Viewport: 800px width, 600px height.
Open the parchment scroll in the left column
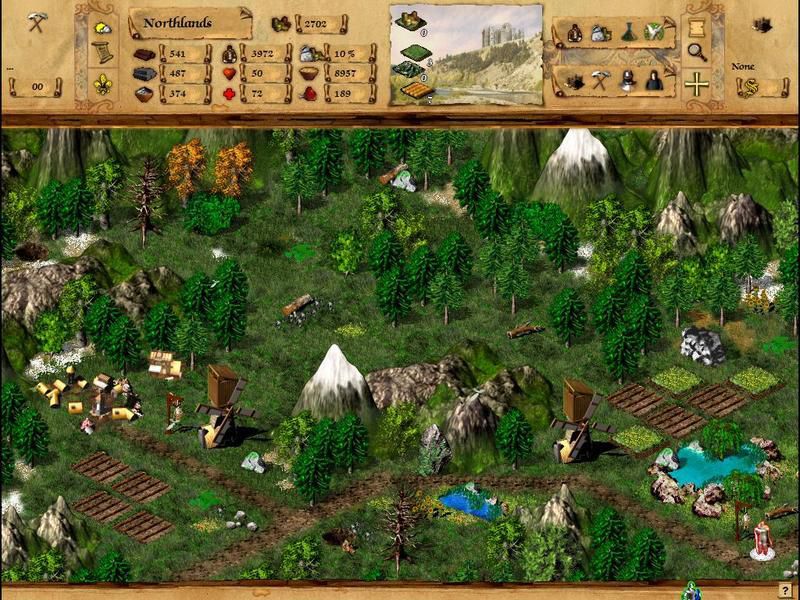(103, 53)
